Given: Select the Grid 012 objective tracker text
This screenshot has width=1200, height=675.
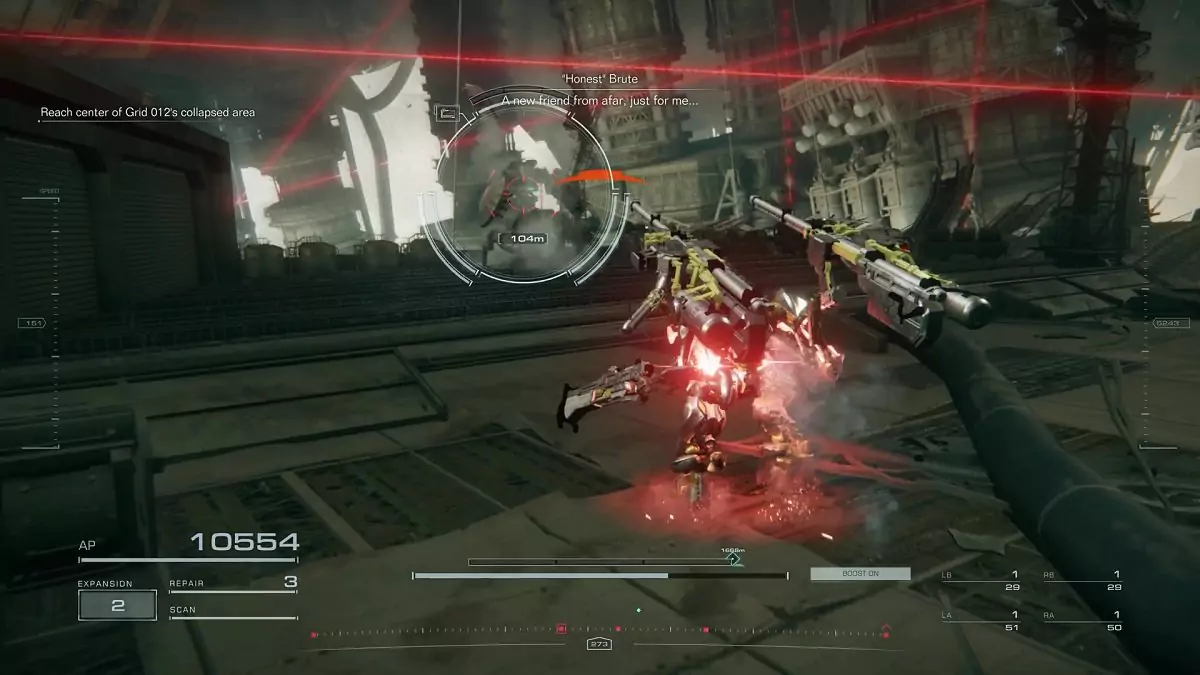Looking at the screenshot, I should point(147,113).
